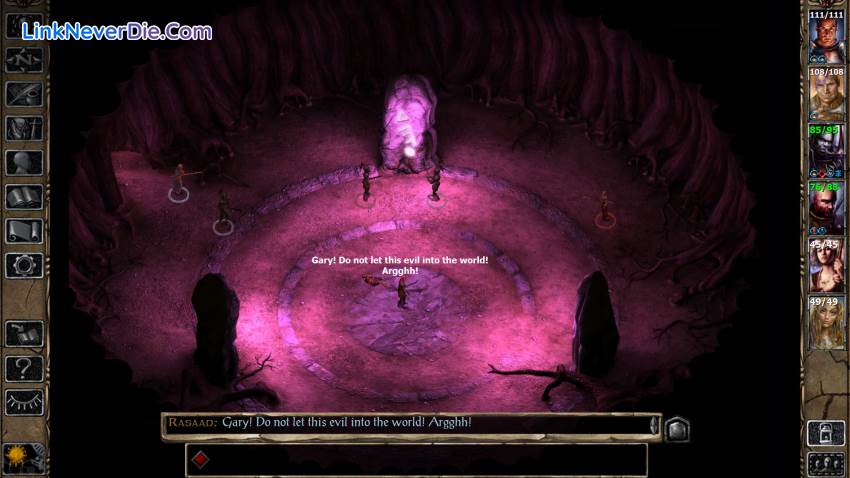
Task: Expand the dialogue log with the gem button
Action: [676, 428]
